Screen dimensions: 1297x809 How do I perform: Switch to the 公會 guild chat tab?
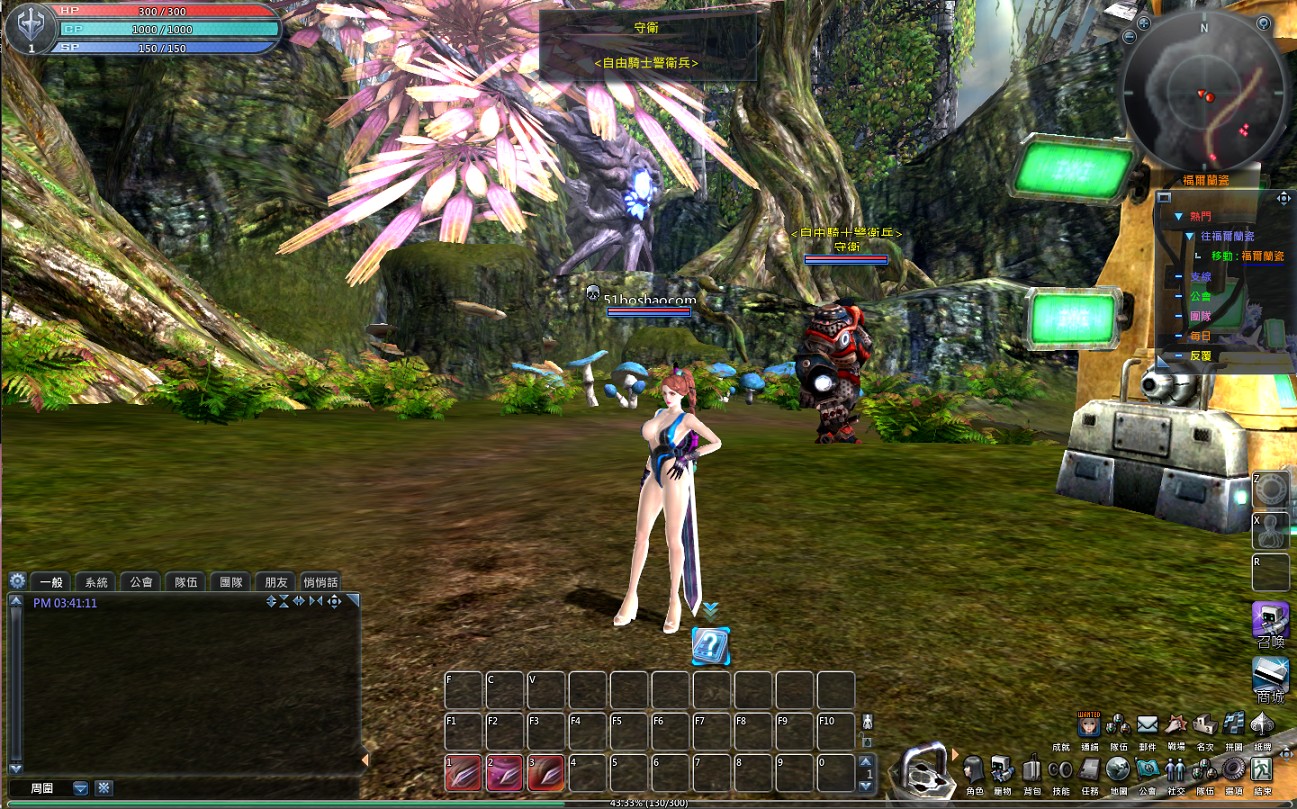(x=141, y=582)
